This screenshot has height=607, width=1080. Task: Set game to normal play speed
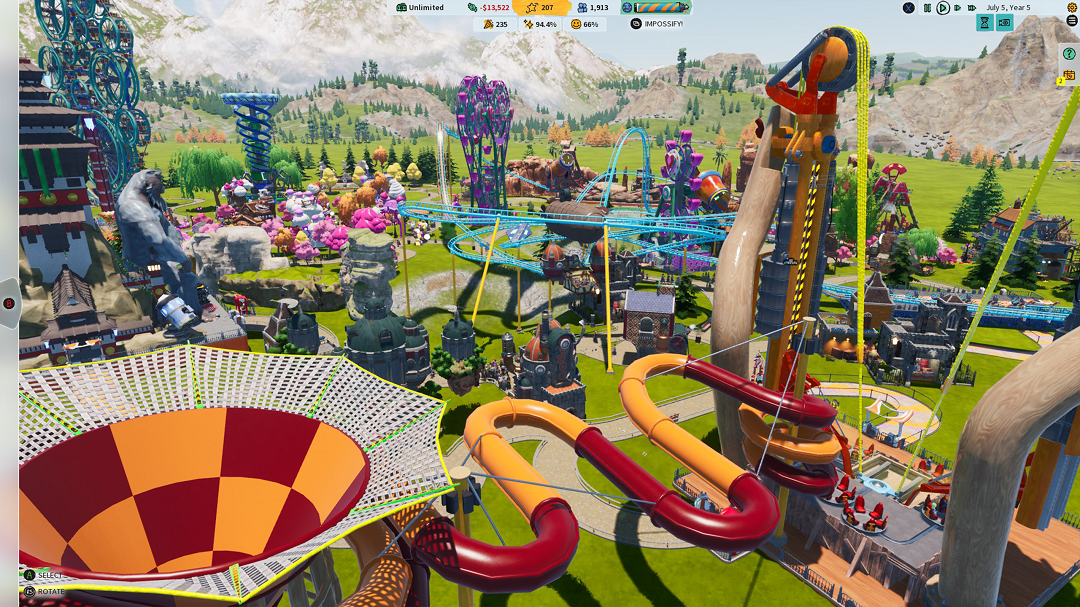(942, 8)
